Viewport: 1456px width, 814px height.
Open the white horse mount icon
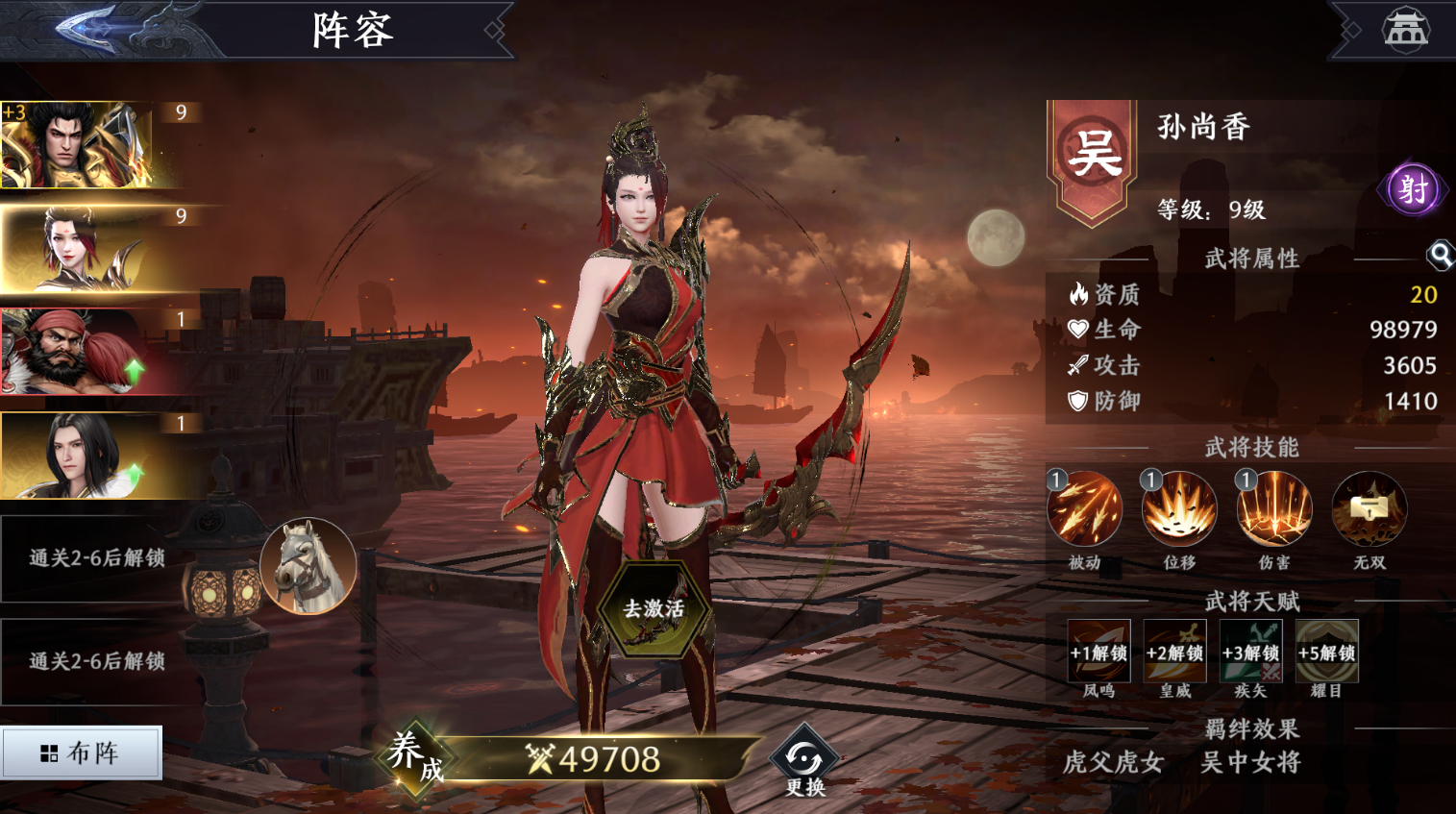tap(308, 566)
